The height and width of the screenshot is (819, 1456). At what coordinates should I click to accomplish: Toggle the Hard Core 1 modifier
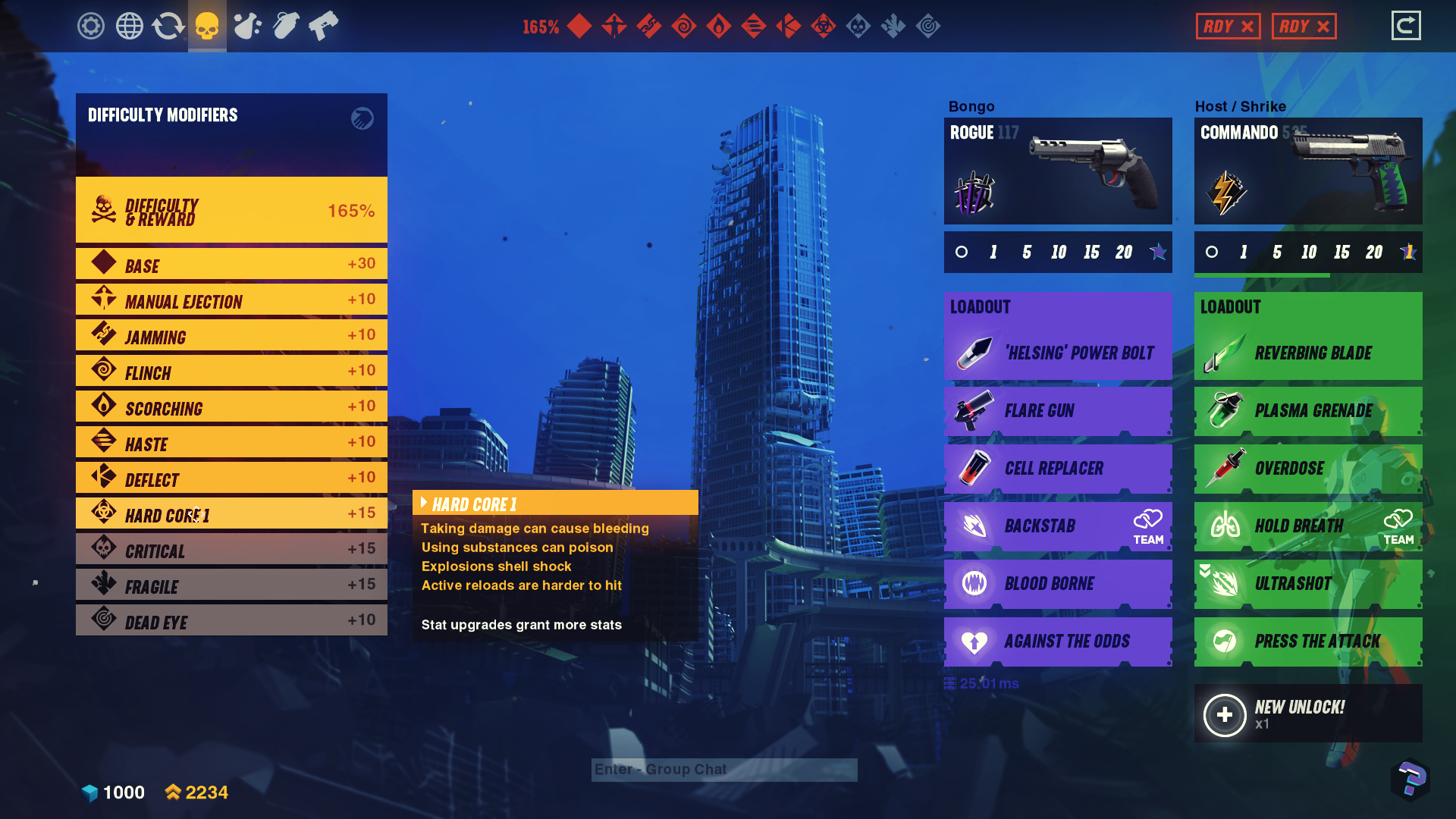(x=231, y=514)
